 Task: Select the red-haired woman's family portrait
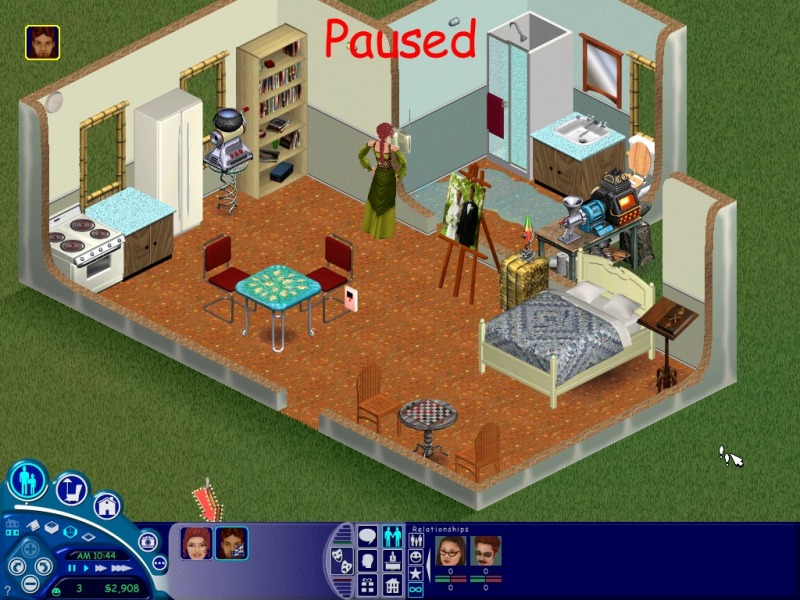point(194,543)
